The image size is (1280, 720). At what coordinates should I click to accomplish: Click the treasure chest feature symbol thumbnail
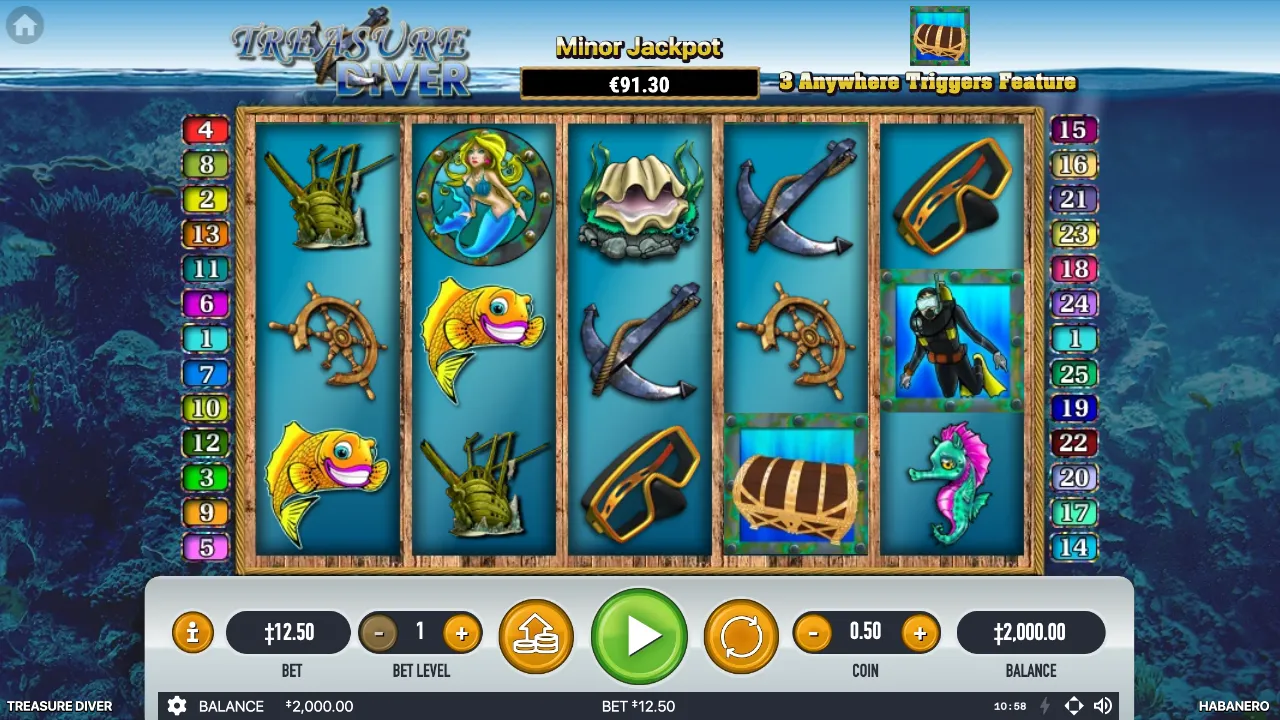point(939,36)
